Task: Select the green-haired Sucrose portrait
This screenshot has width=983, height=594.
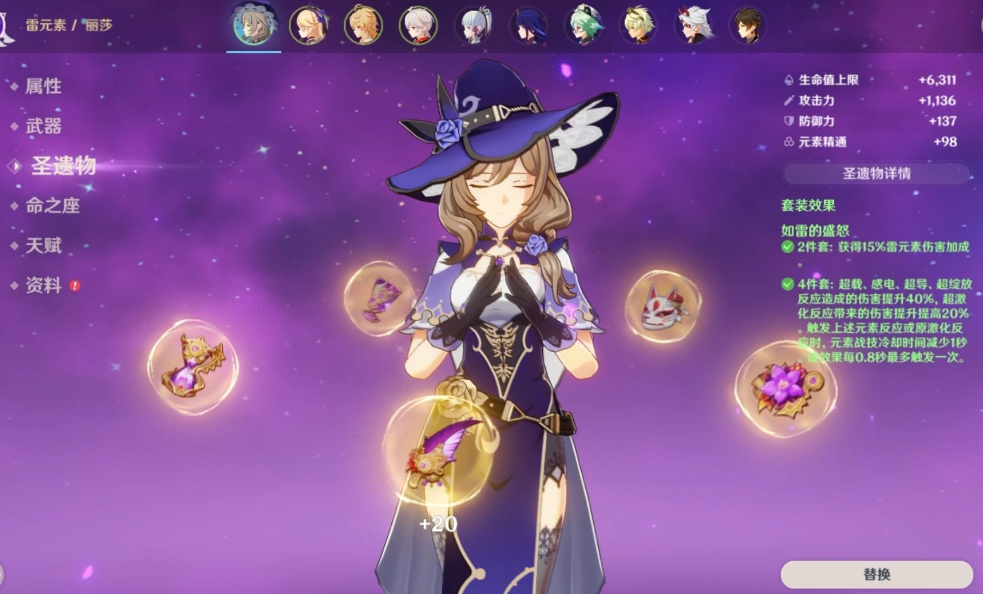Action: tap(583, 25)
